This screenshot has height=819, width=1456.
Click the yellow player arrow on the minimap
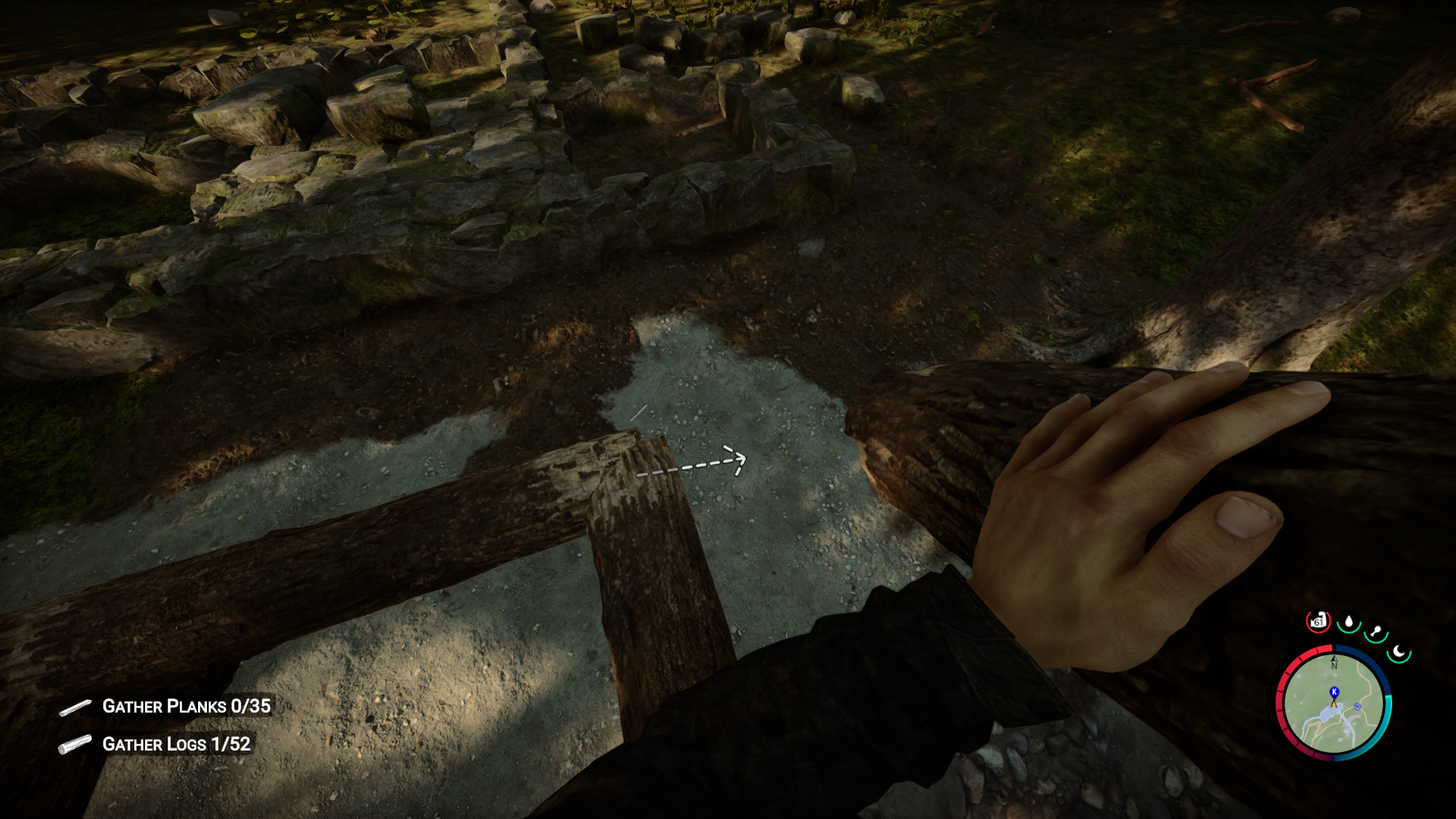click(x=1334, y=704)
